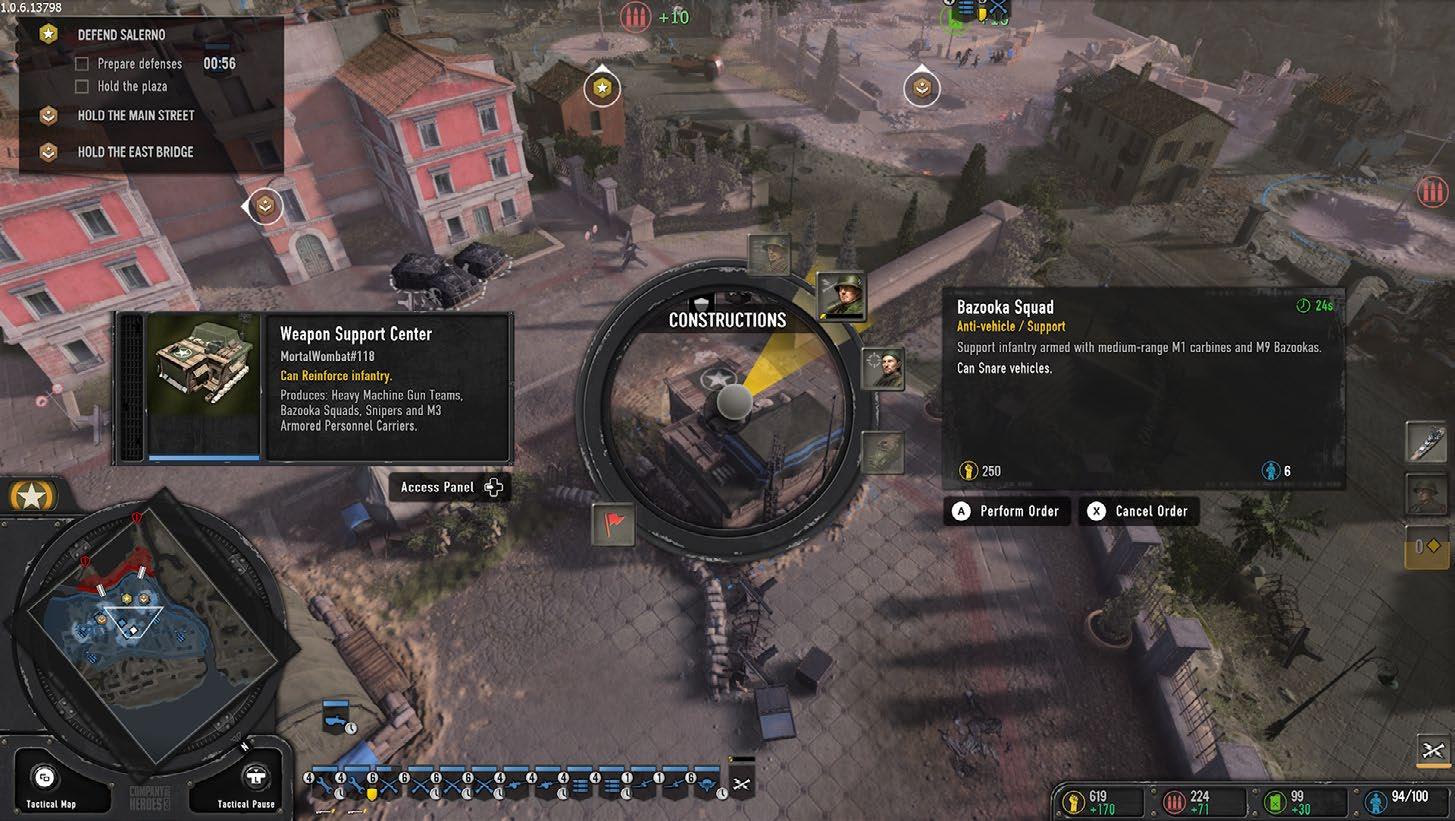This screenshot has width=1455, height=821.
Task: Open the gold star company button above minimap
Action: click(x=33, y=495)
